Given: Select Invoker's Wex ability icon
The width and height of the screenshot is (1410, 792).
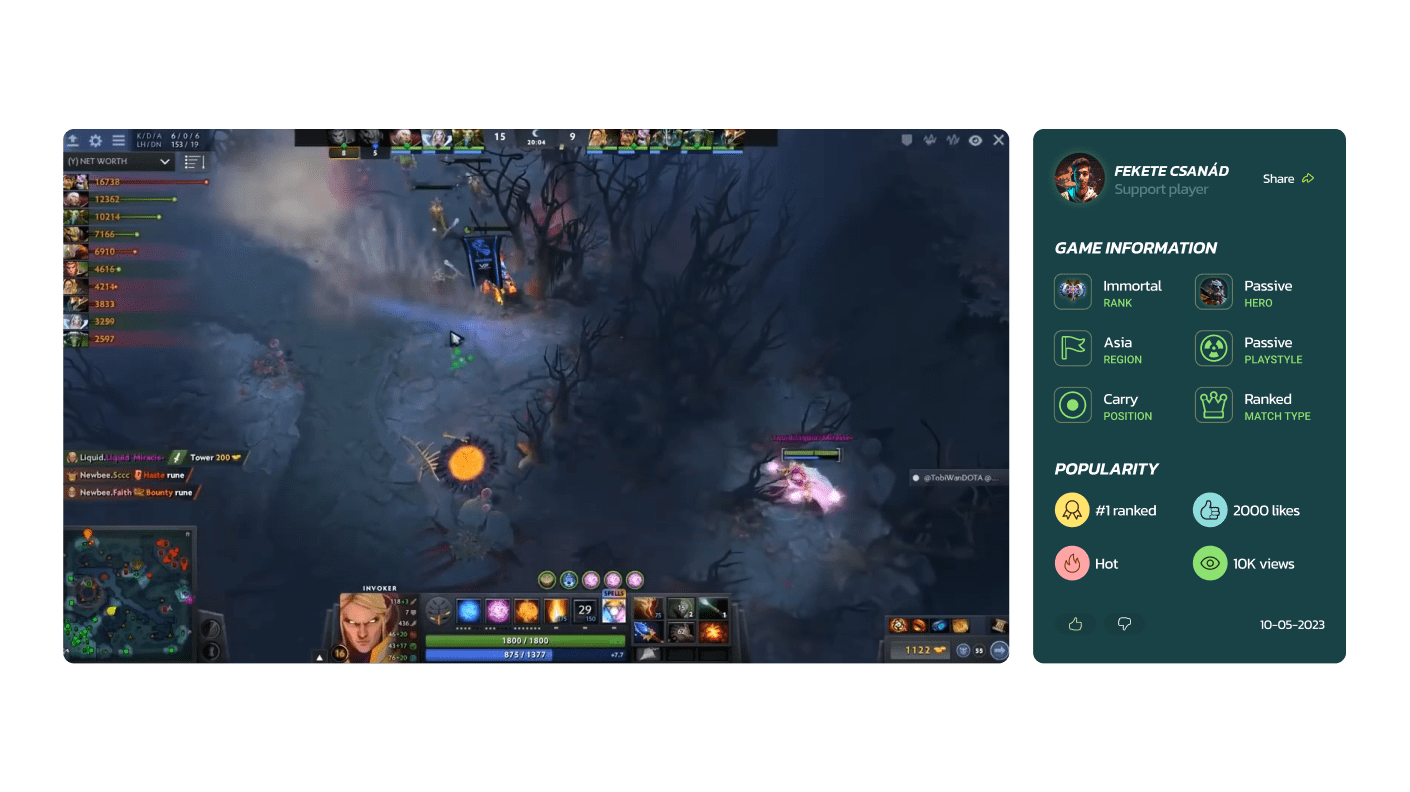Looking at the screenshot, I should 498,609.
